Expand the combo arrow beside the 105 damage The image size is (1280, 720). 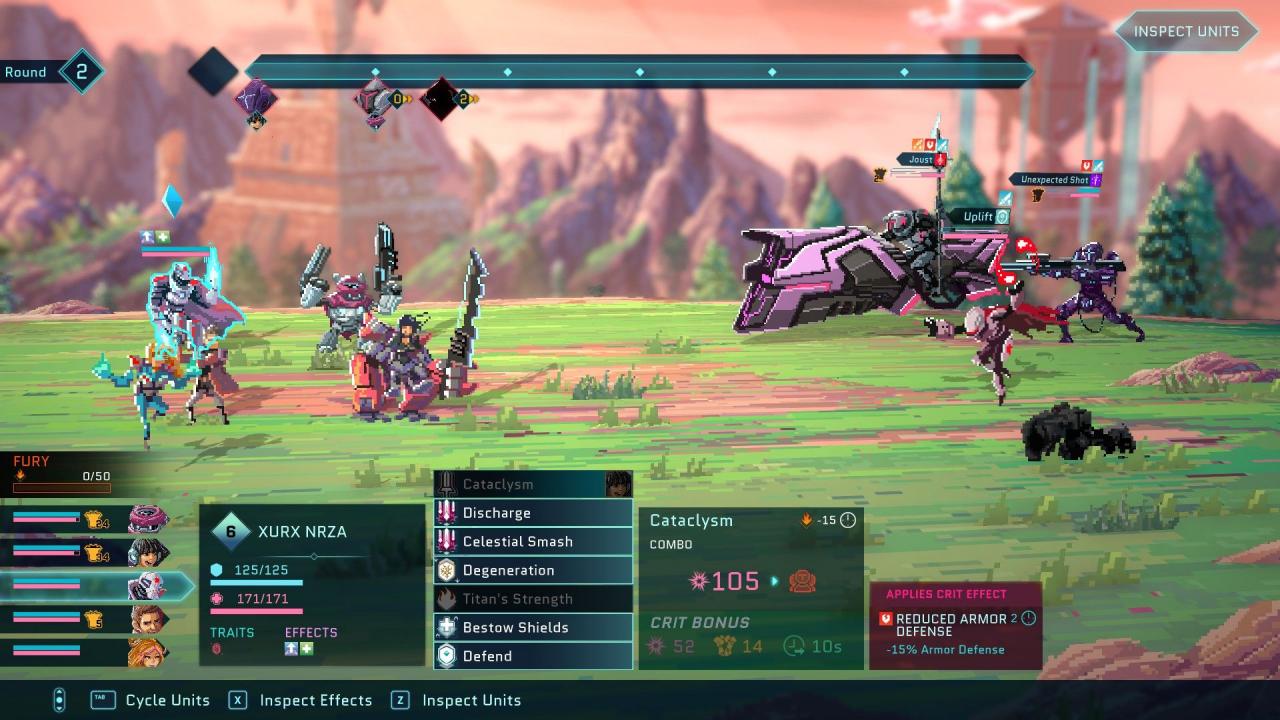point(775,582)
